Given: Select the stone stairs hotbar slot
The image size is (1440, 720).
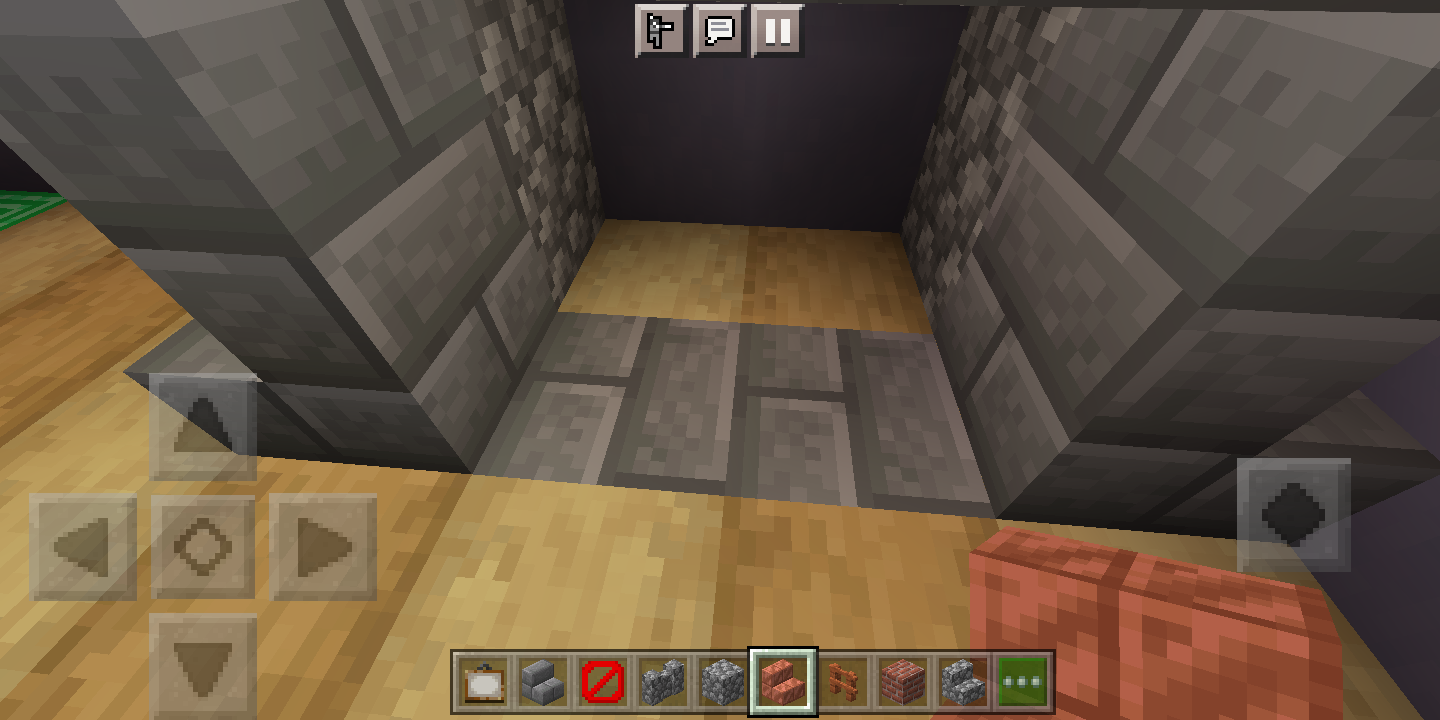Looking at the screenshot, I should 962,683.
